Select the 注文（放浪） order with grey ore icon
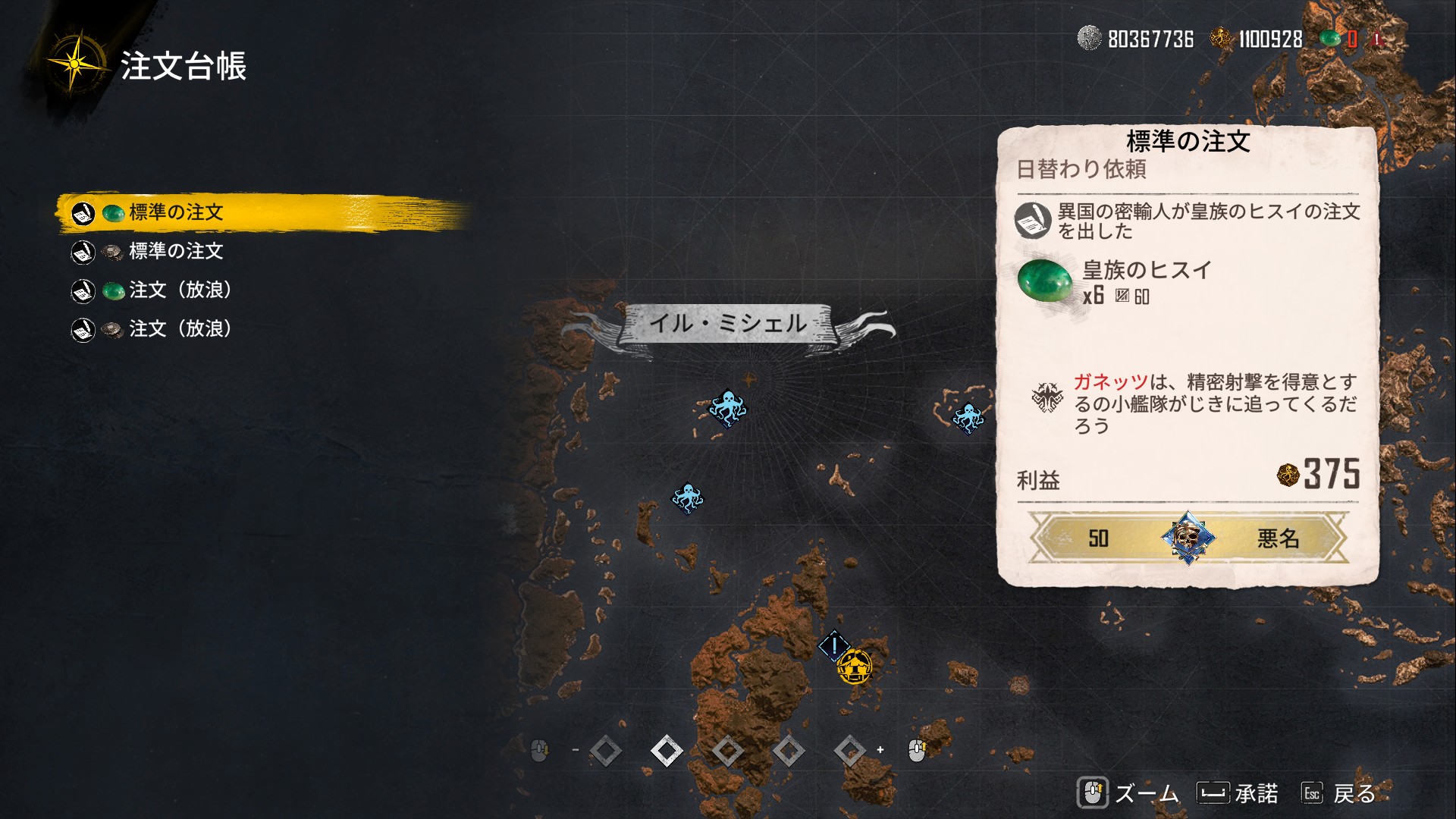This screenshot has width=1456, height=819. 180,328
